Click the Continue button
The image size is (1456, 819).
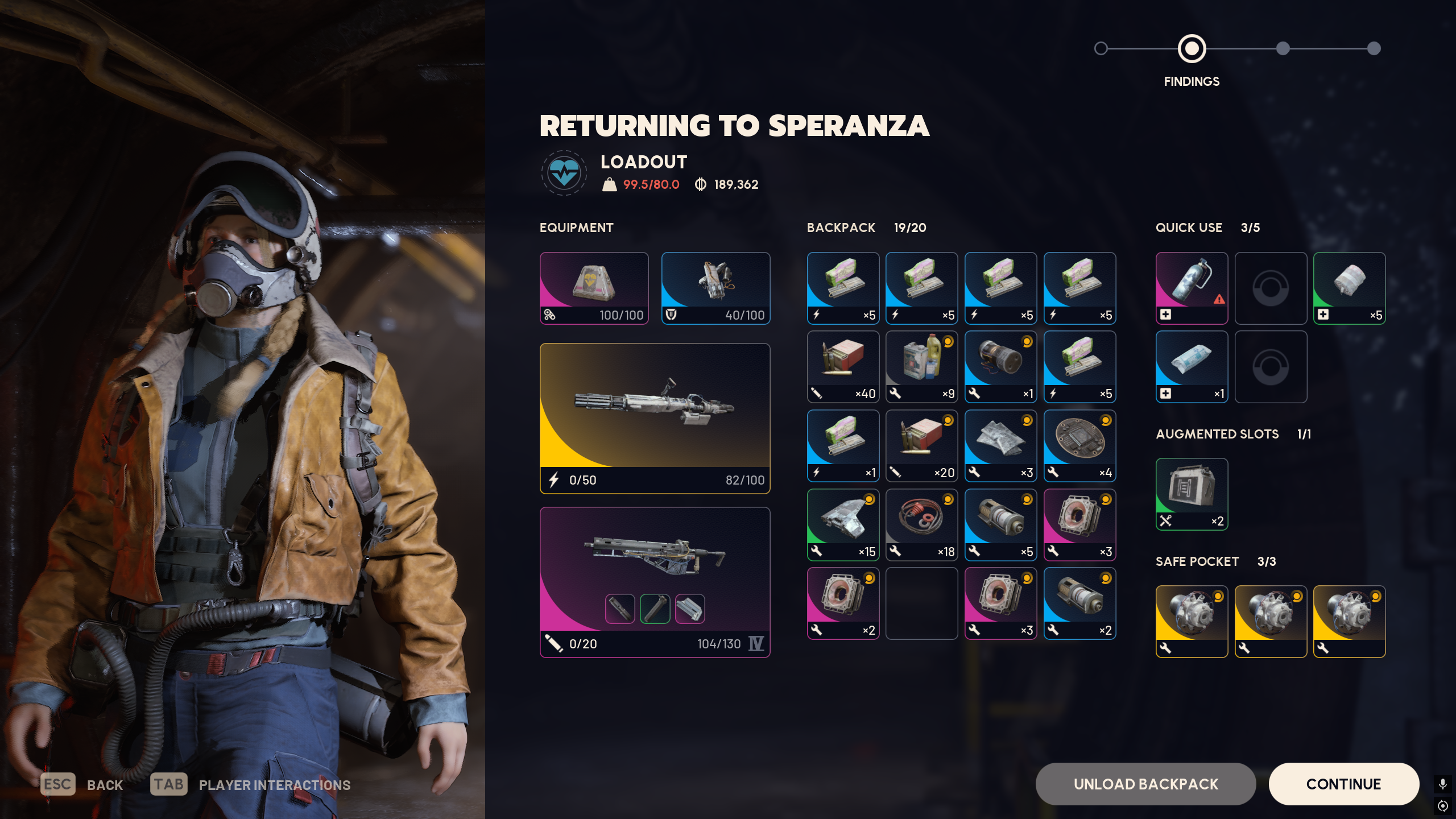pyautogui.click(x=1343, y=784)
